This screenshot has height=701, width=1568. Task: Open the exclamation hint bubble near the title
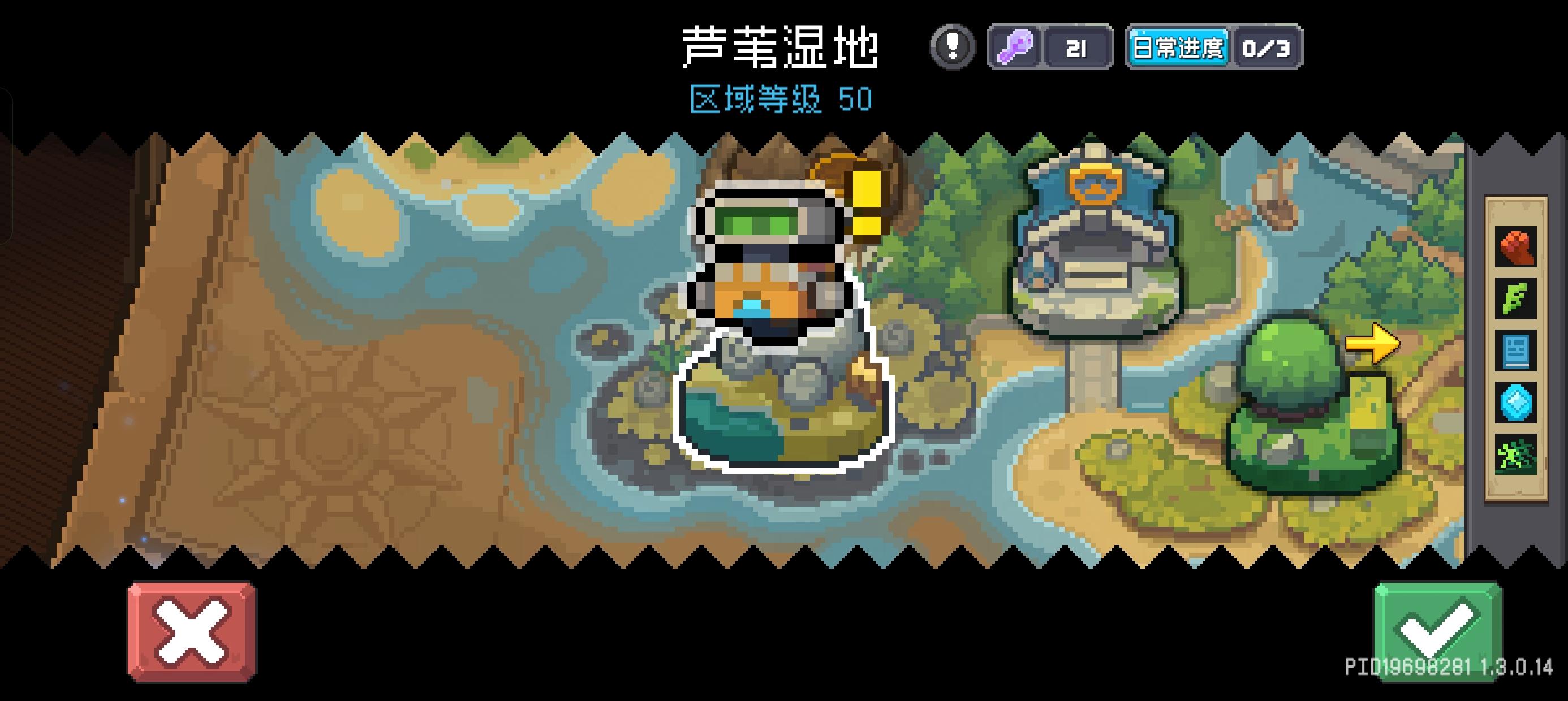(952, 47)
